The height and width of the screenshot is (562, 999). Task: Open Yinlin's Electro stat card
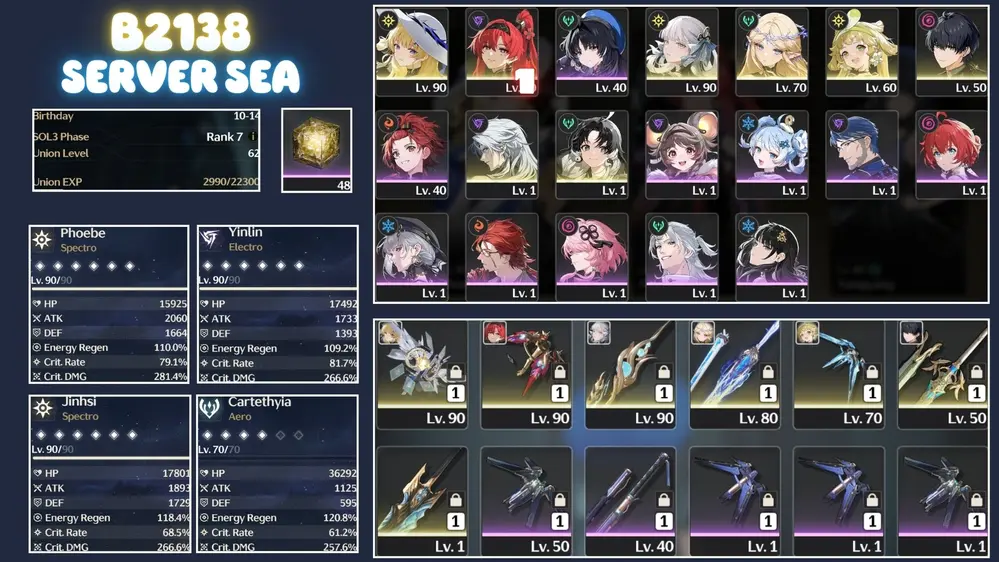[277, 304]
